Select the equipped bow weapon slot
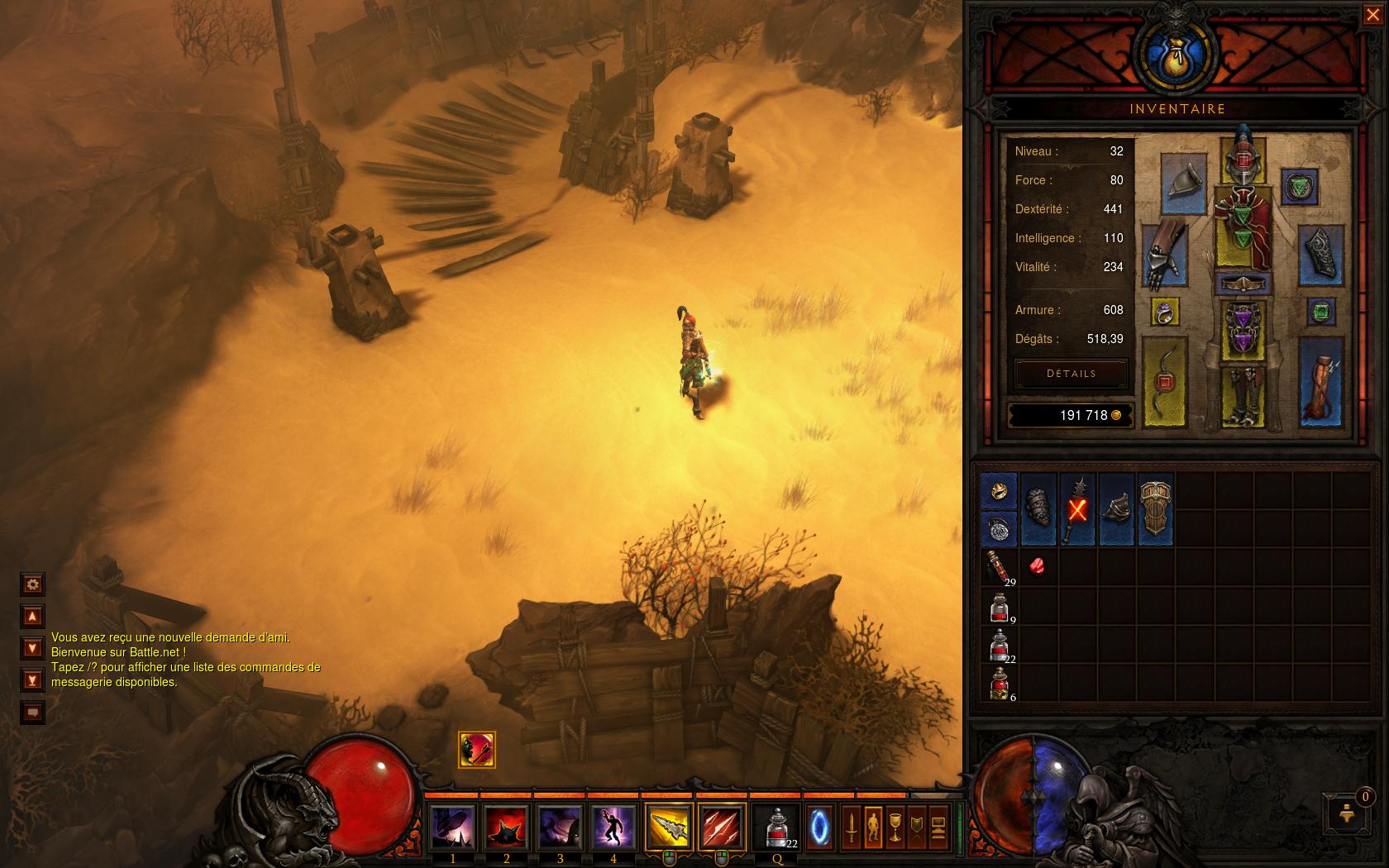Screen dimensions: 1389x868 (x=1164, y=382)
